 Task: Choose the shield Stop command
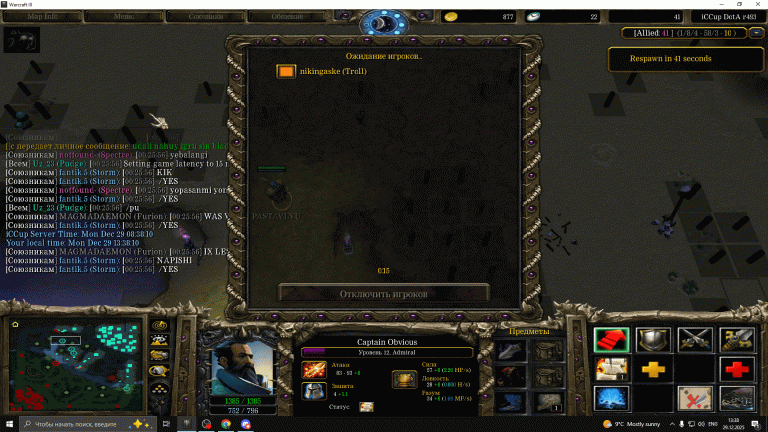(x=653, y=340)
